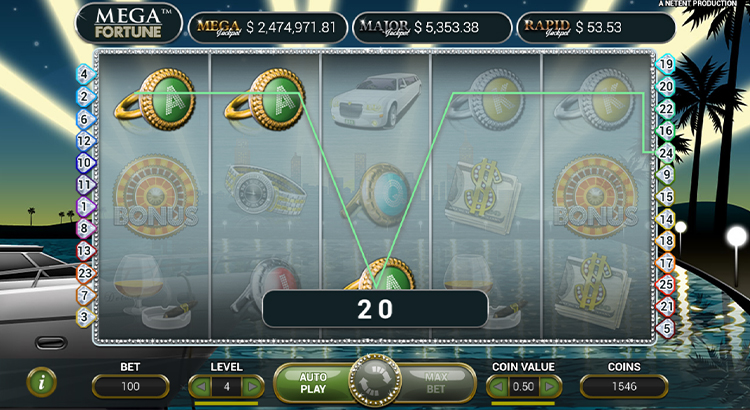Select Max Bet
The width and height of the screenshot is (750, 410).
click(434, 381)
